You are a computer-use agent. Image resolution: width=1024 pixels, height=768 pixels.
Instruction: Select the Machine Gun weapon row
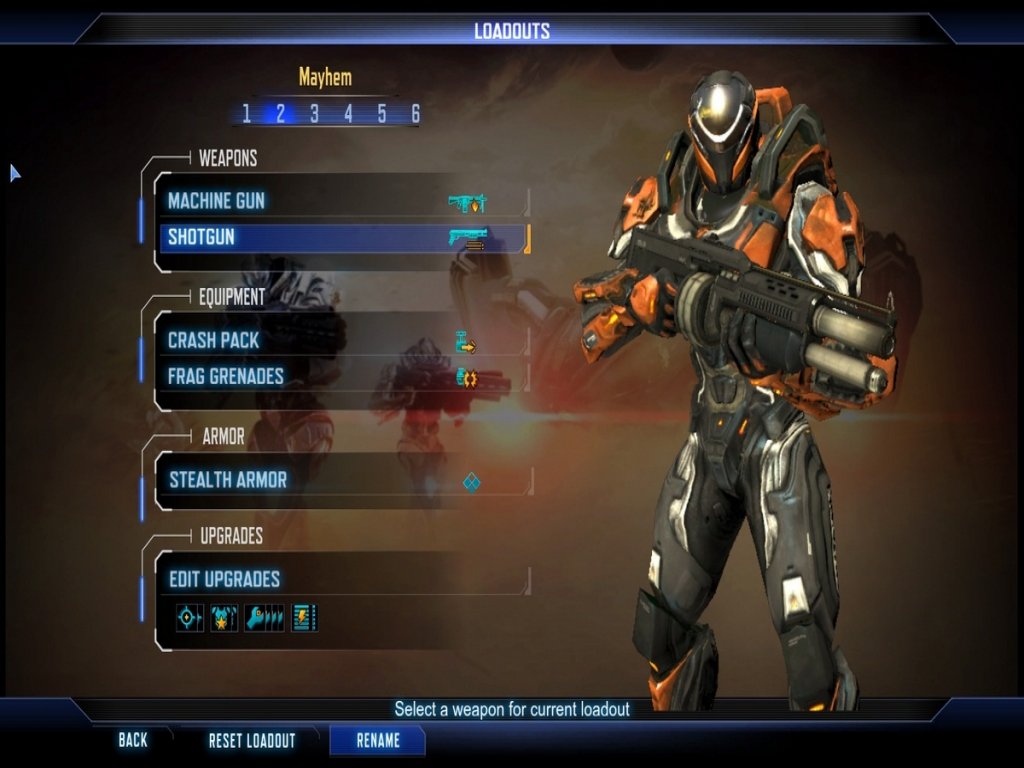[340, 201]
